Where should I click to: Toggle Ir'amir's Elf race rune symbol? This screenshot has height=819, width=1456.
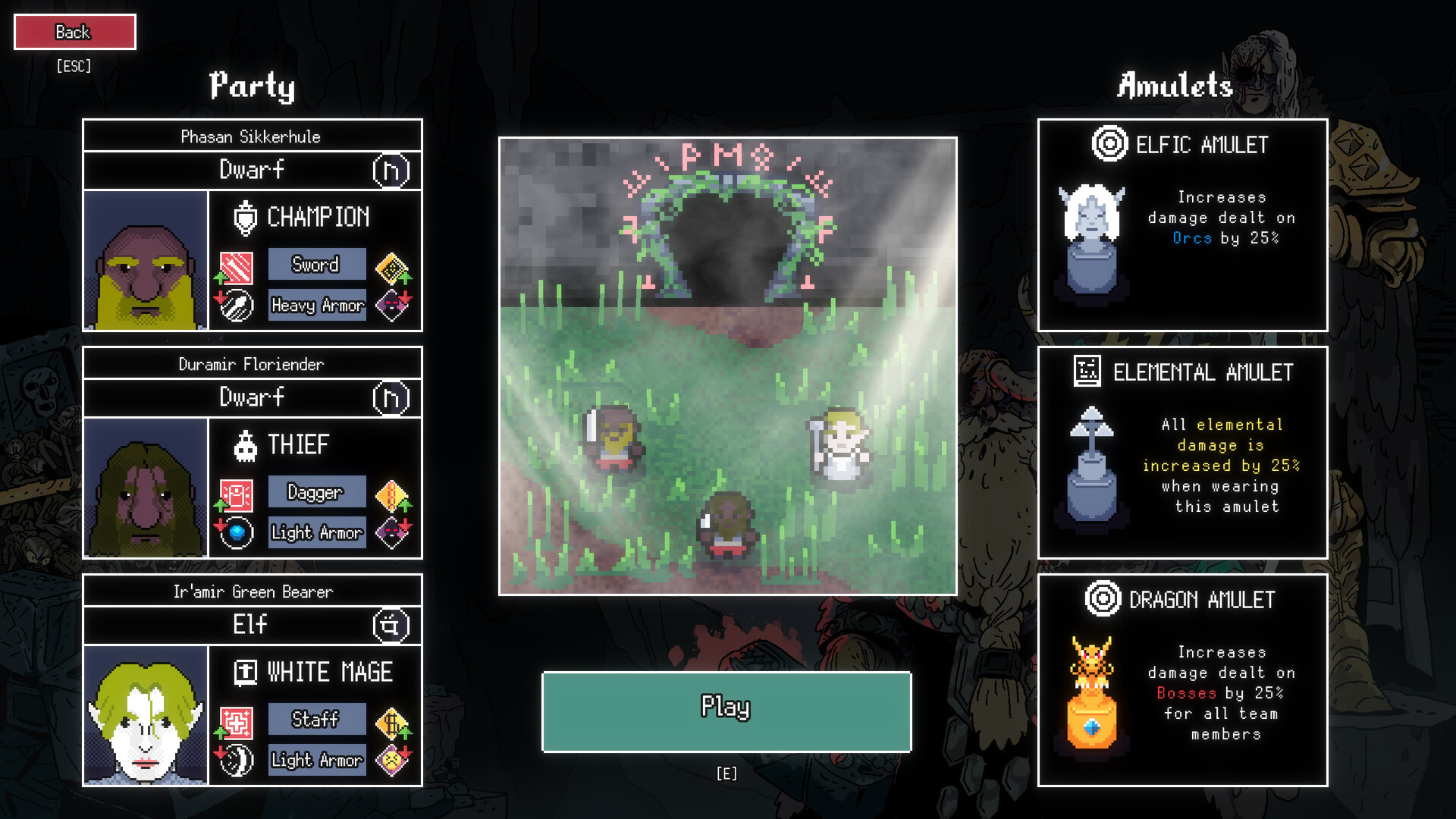392,625
